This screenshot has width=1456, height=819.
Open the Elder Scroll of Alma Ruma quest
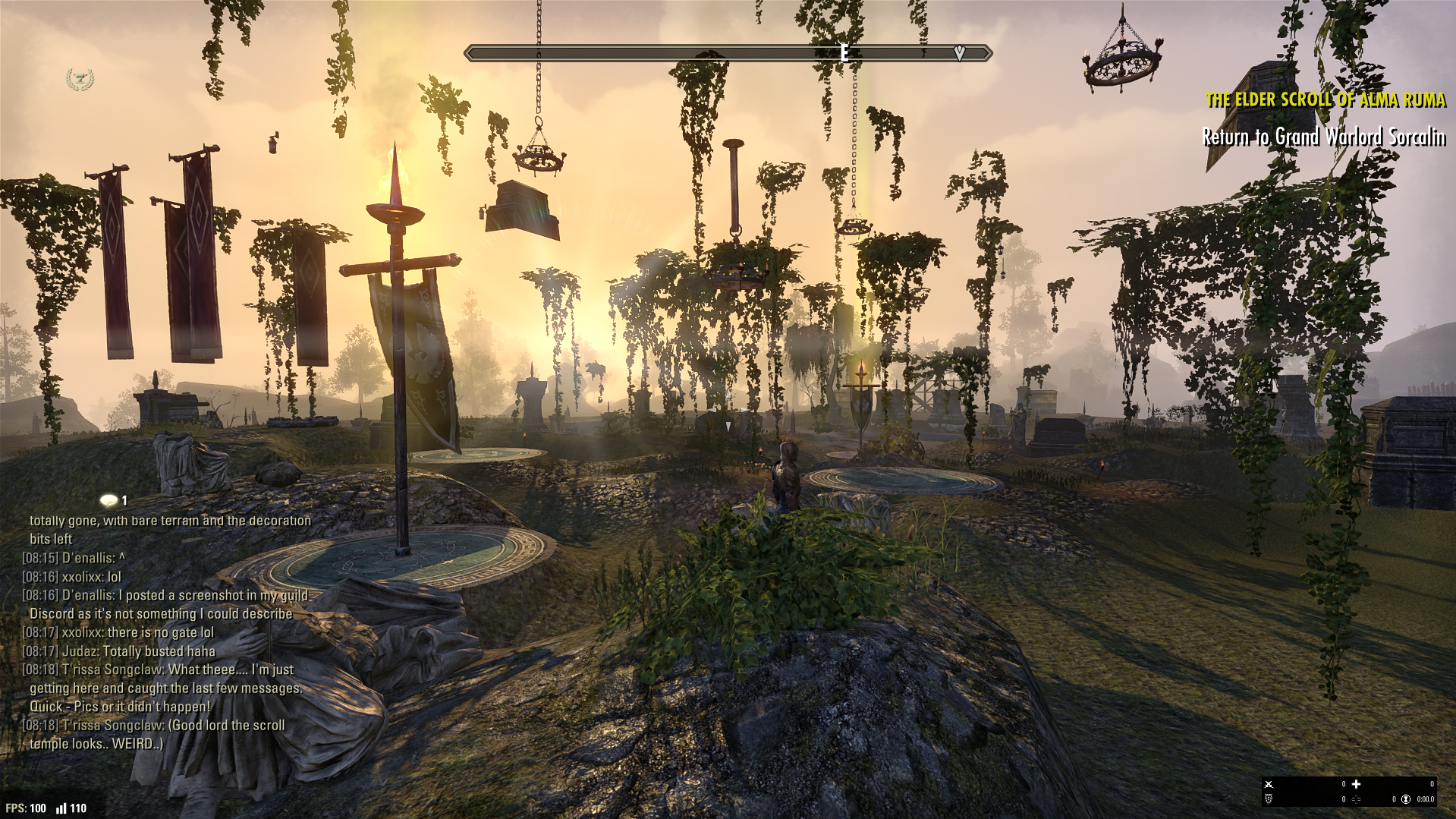pos(1325,99)
